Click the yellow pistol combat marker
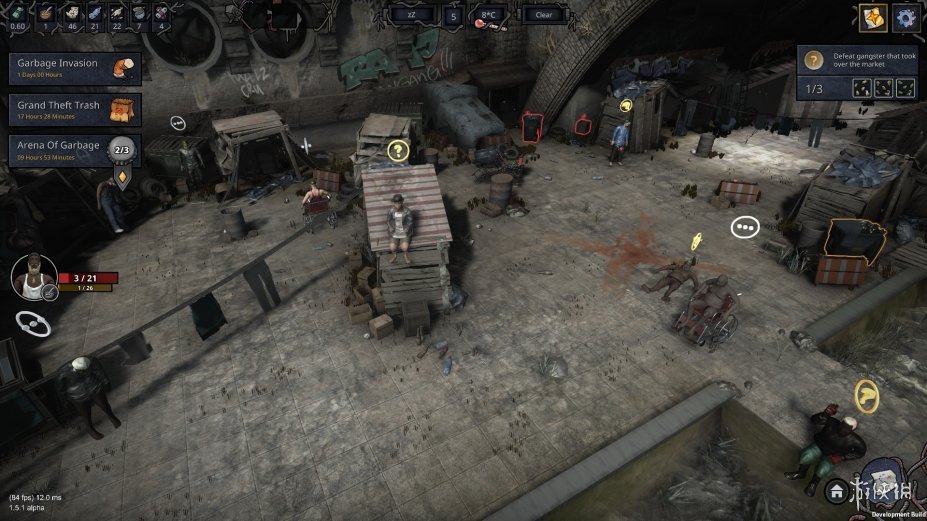Screen dimensions: 927x521 click(866, 396)
